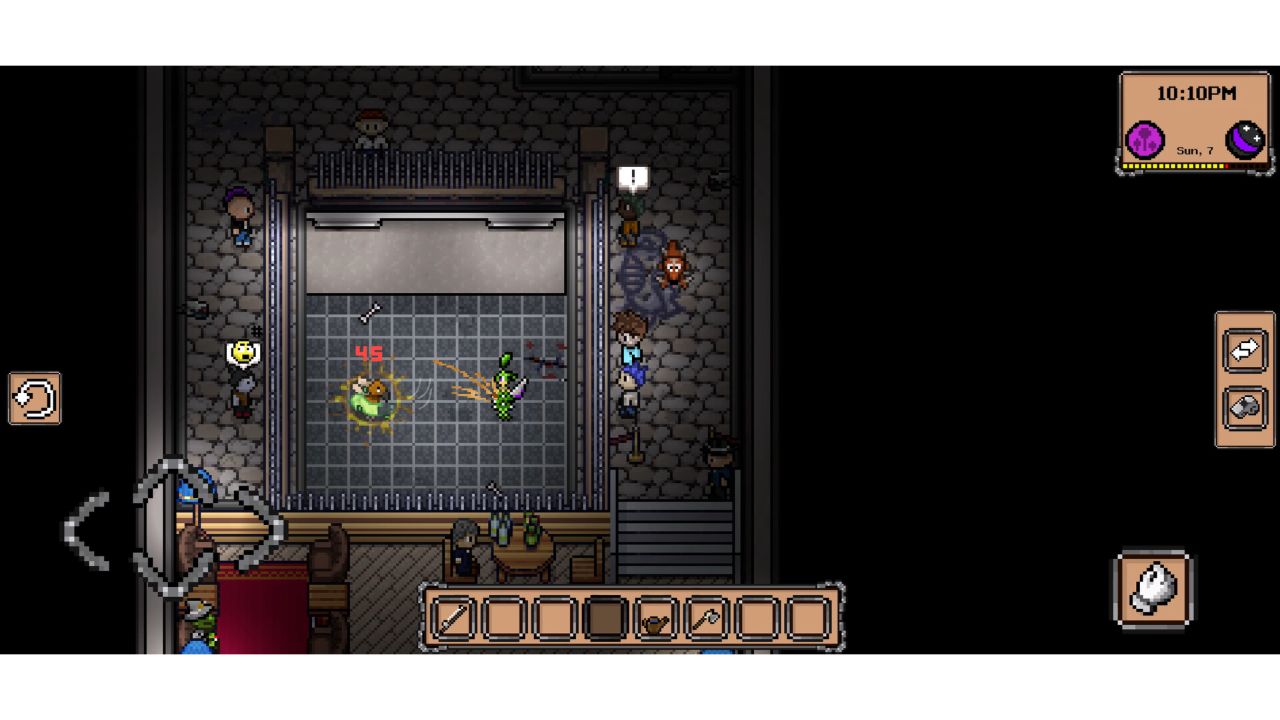Image resolution: width=1280 pixels, height=720 pixels.
Task: Tap the white glove action button
Action: coord(1153,589)
